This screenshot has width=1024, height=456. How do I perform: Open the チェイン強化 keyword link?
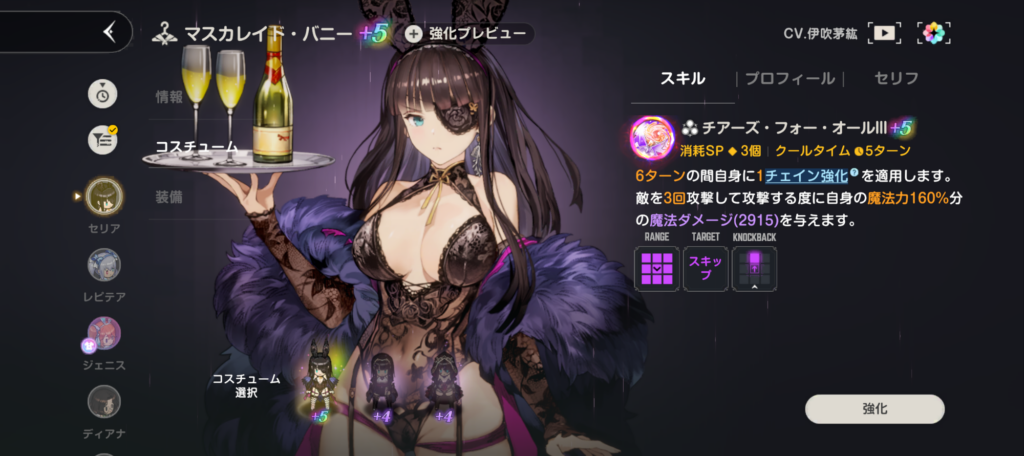pyautogui.click(x=800, y=176)
